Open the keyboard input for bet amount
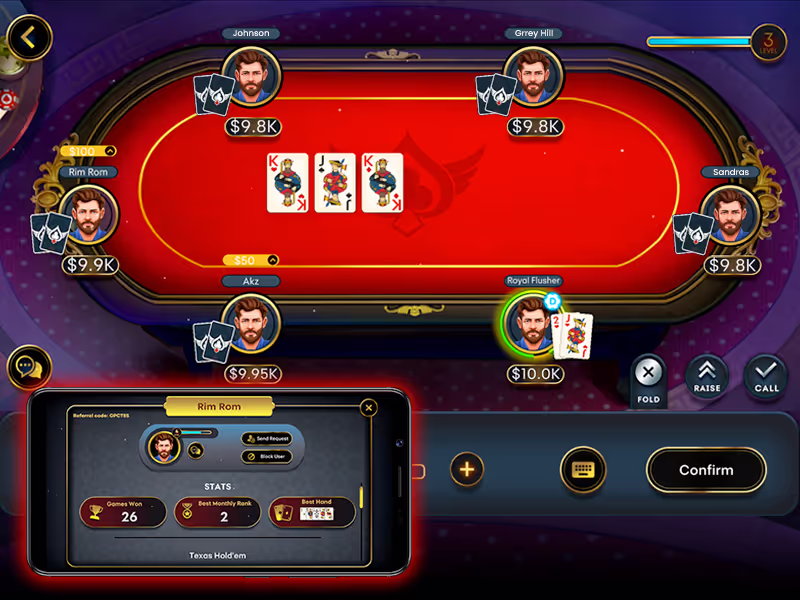Image resolution: width=800 pixels, height=600 pixels. 583,469
